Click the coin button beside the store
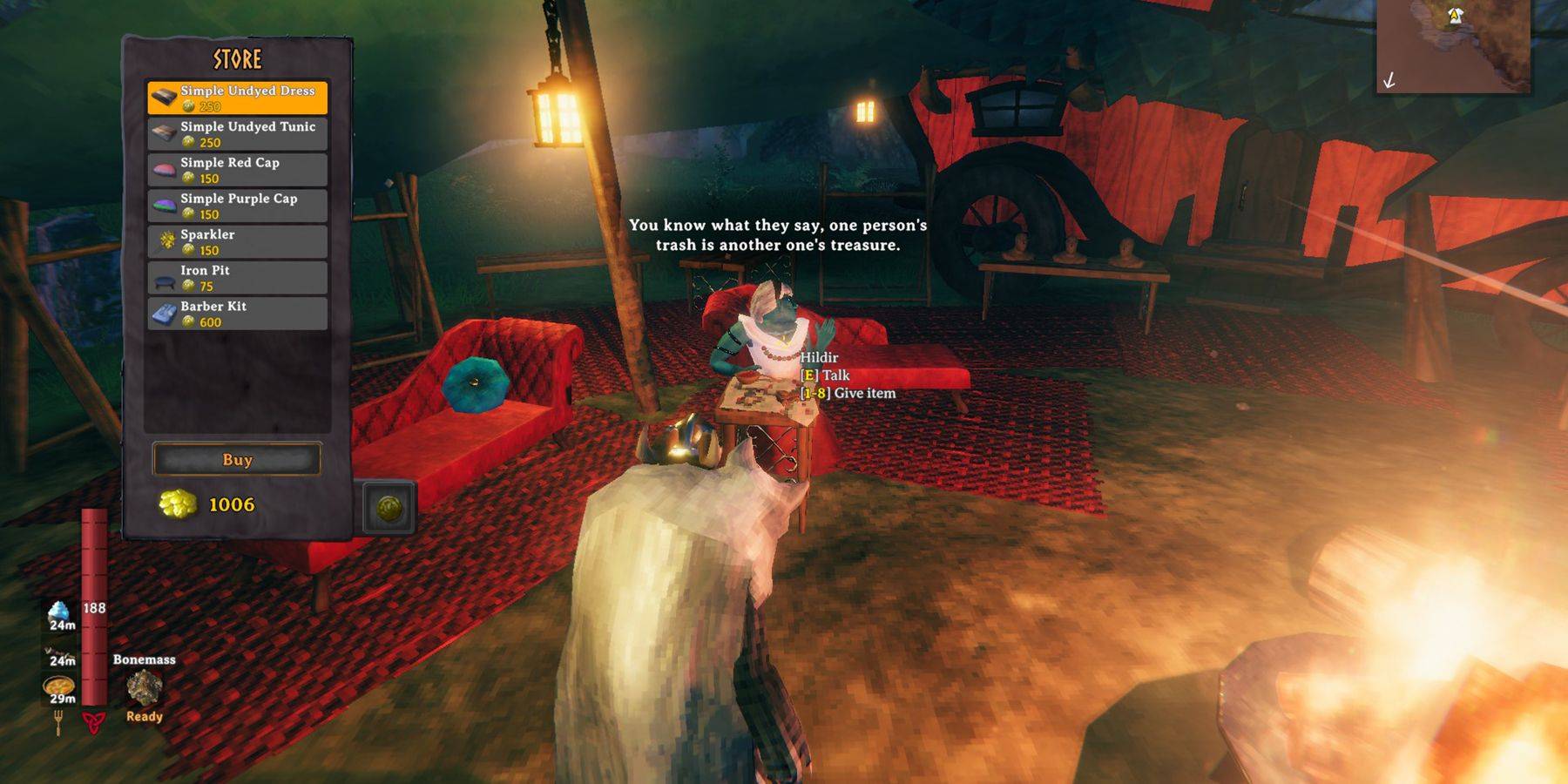Screen dimensions: 1568x784 [x=389, y=508]
